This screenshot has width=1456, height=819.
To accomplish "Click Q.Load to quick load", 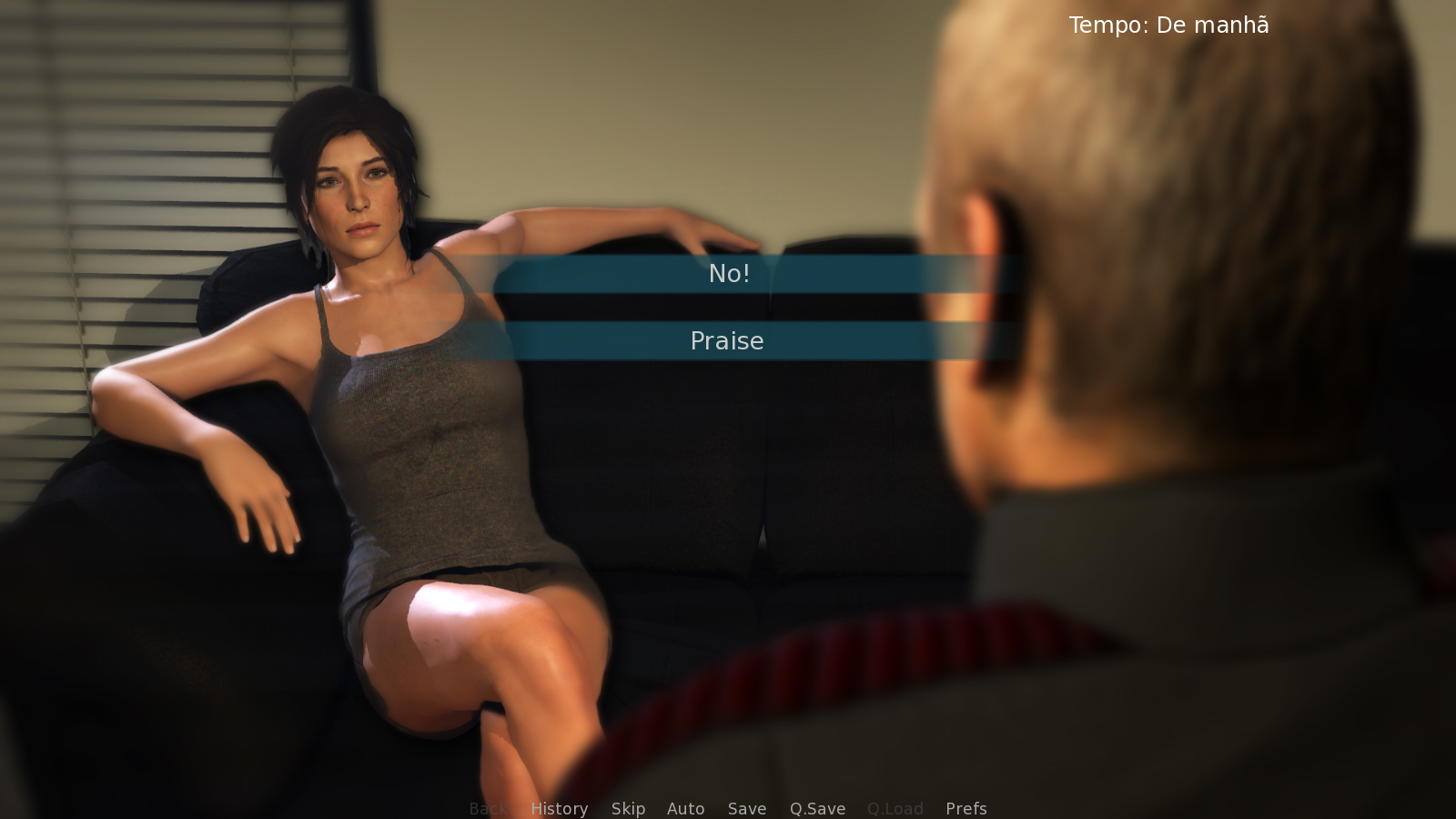I will tap(895, 808).
